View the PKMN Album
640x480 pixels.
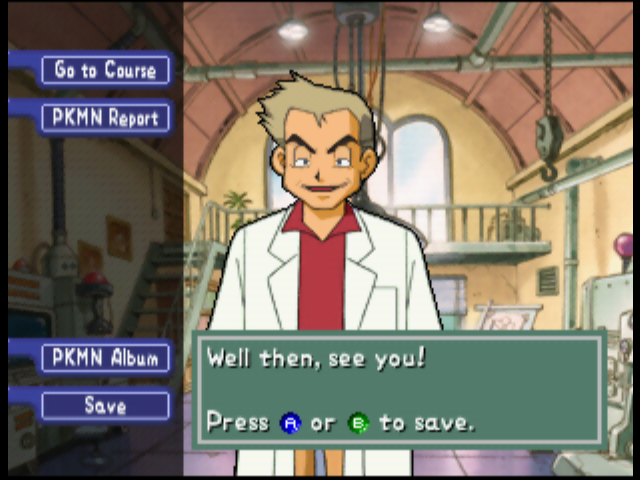point(105,358)
